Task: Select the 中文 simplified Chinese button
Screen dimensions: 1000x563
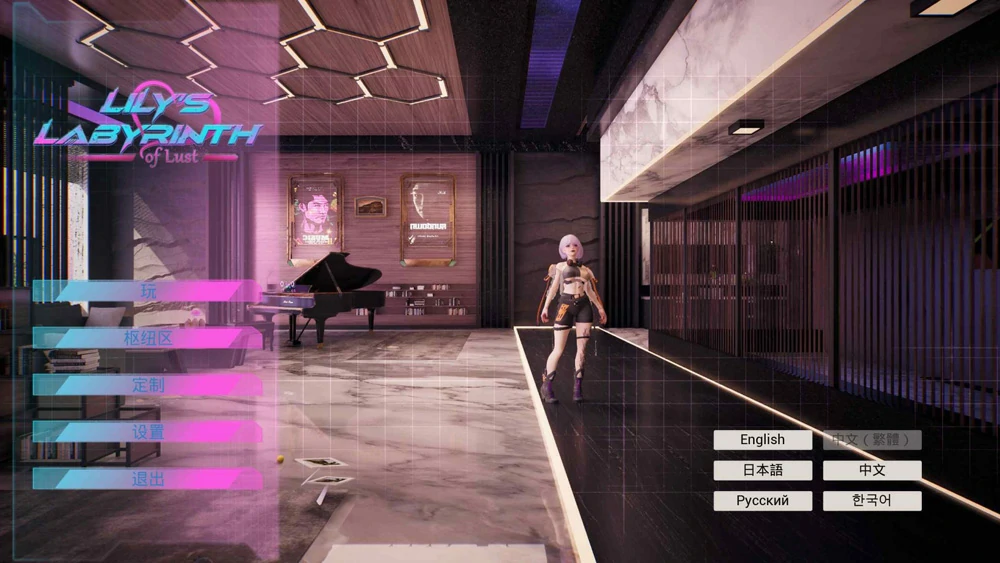Action: pyautogui.click(x=872, y=470)
